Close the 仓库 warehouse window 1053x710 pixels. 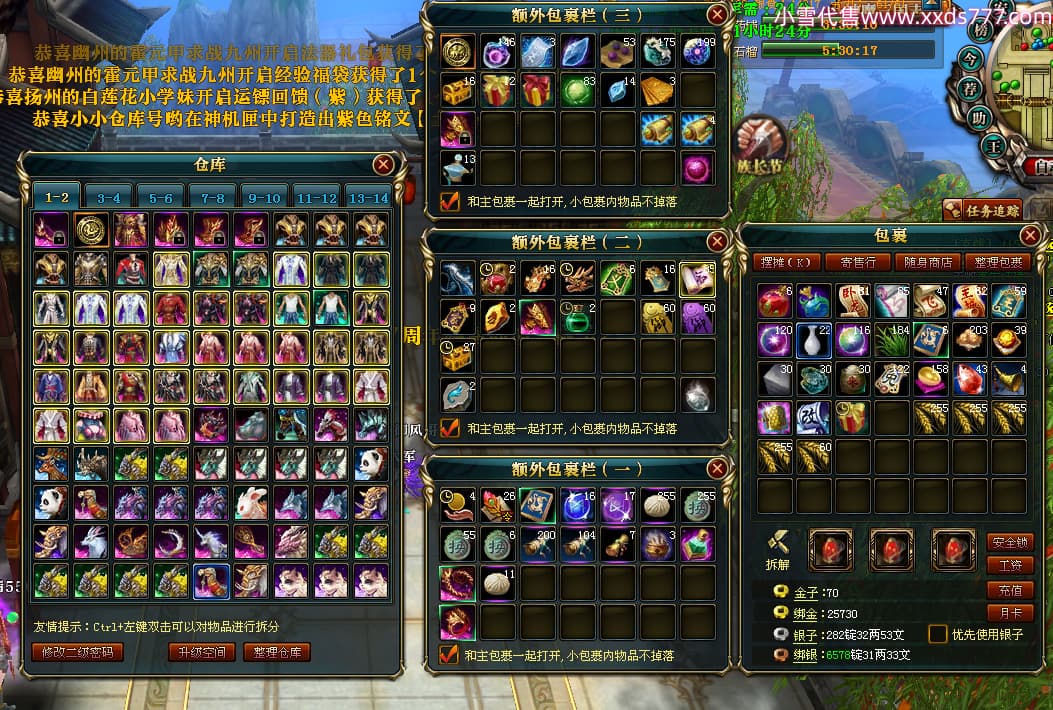383,165
